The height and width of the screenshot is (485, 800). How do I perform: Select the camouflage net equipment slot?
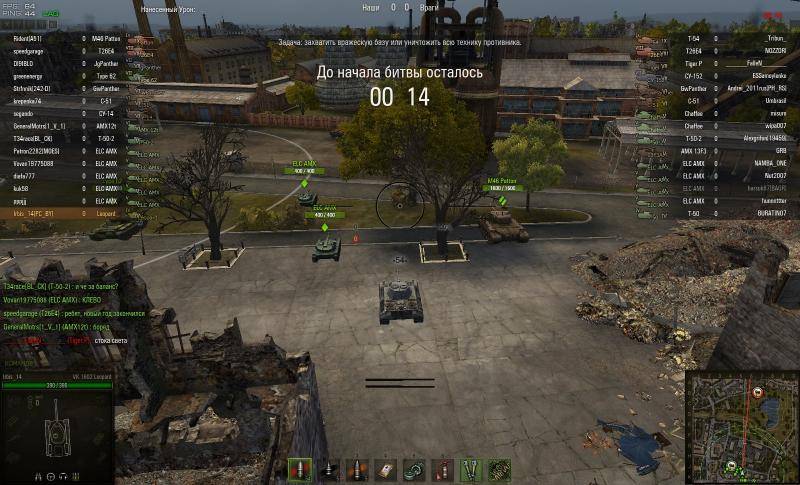(498, 469)
